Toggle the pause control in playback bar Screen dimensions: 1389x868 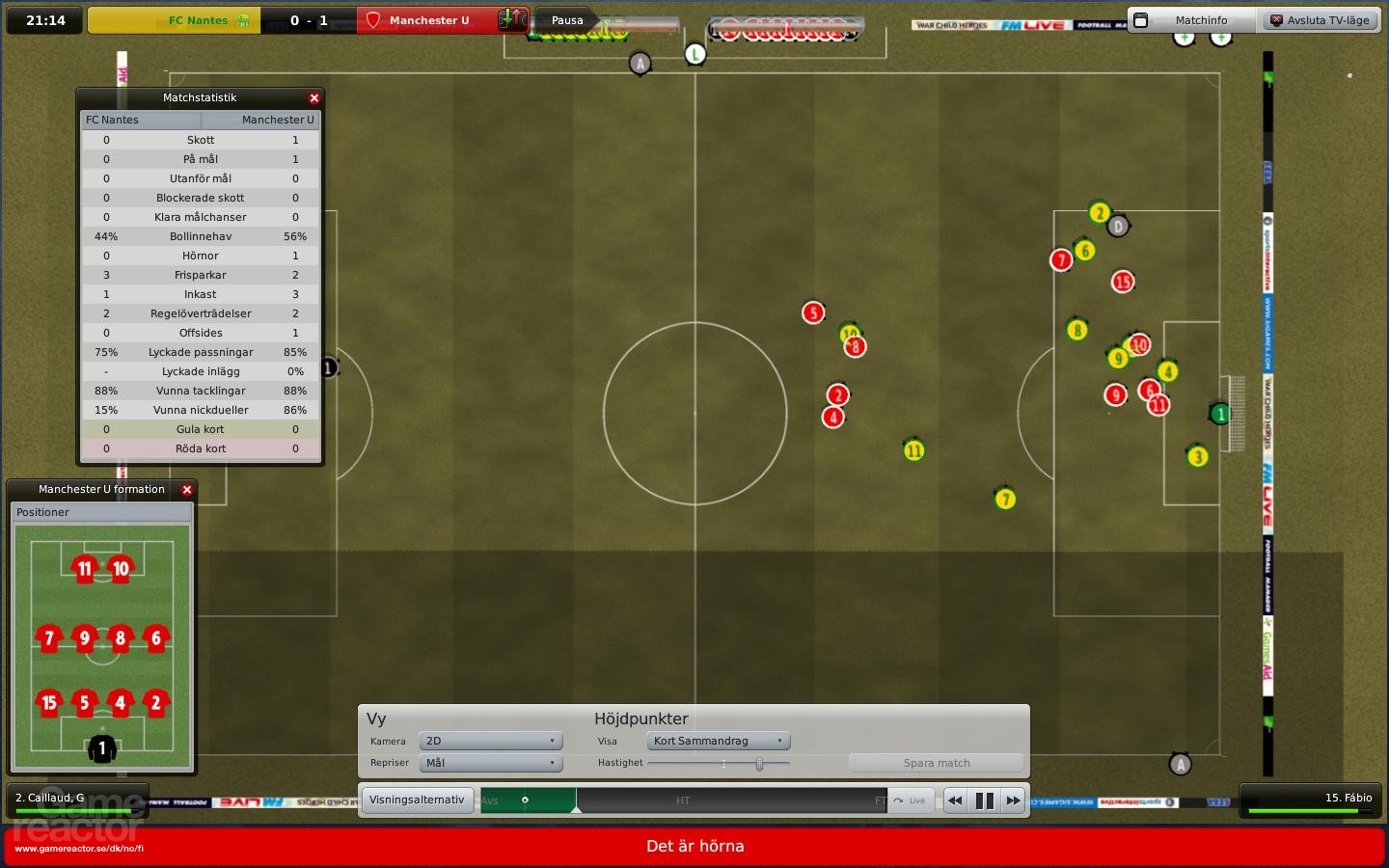click(984, 800)
